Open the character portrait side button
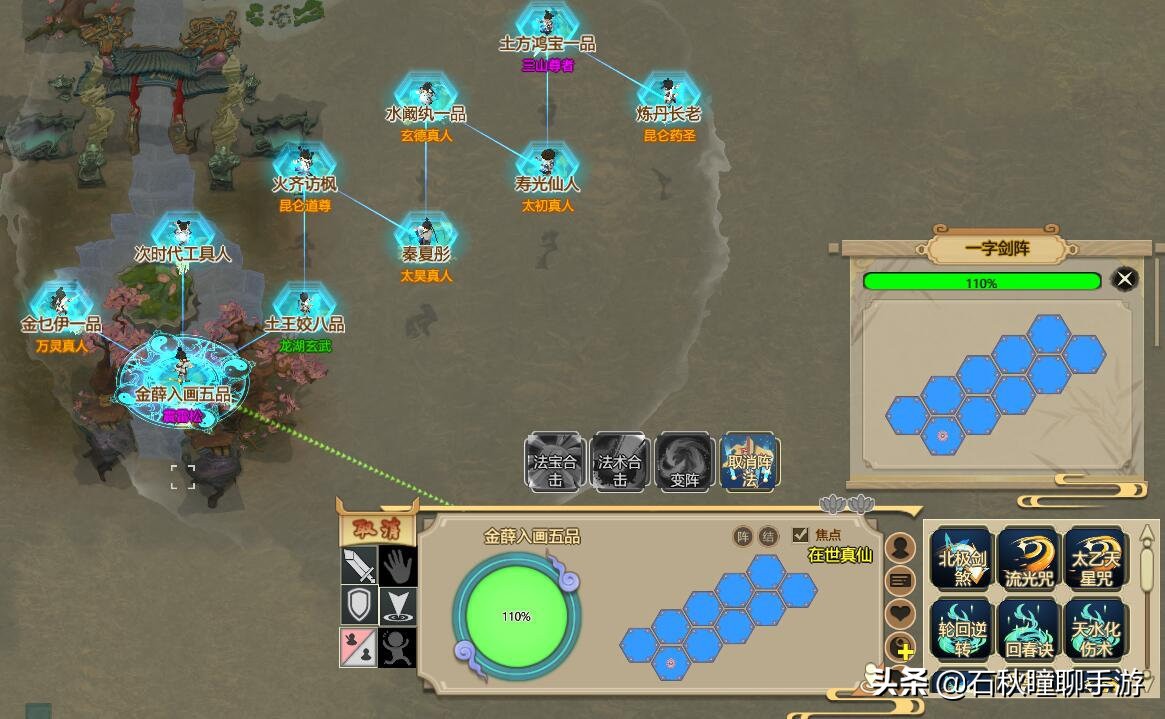Screen dimensions: 1165x719 (901, 548)
